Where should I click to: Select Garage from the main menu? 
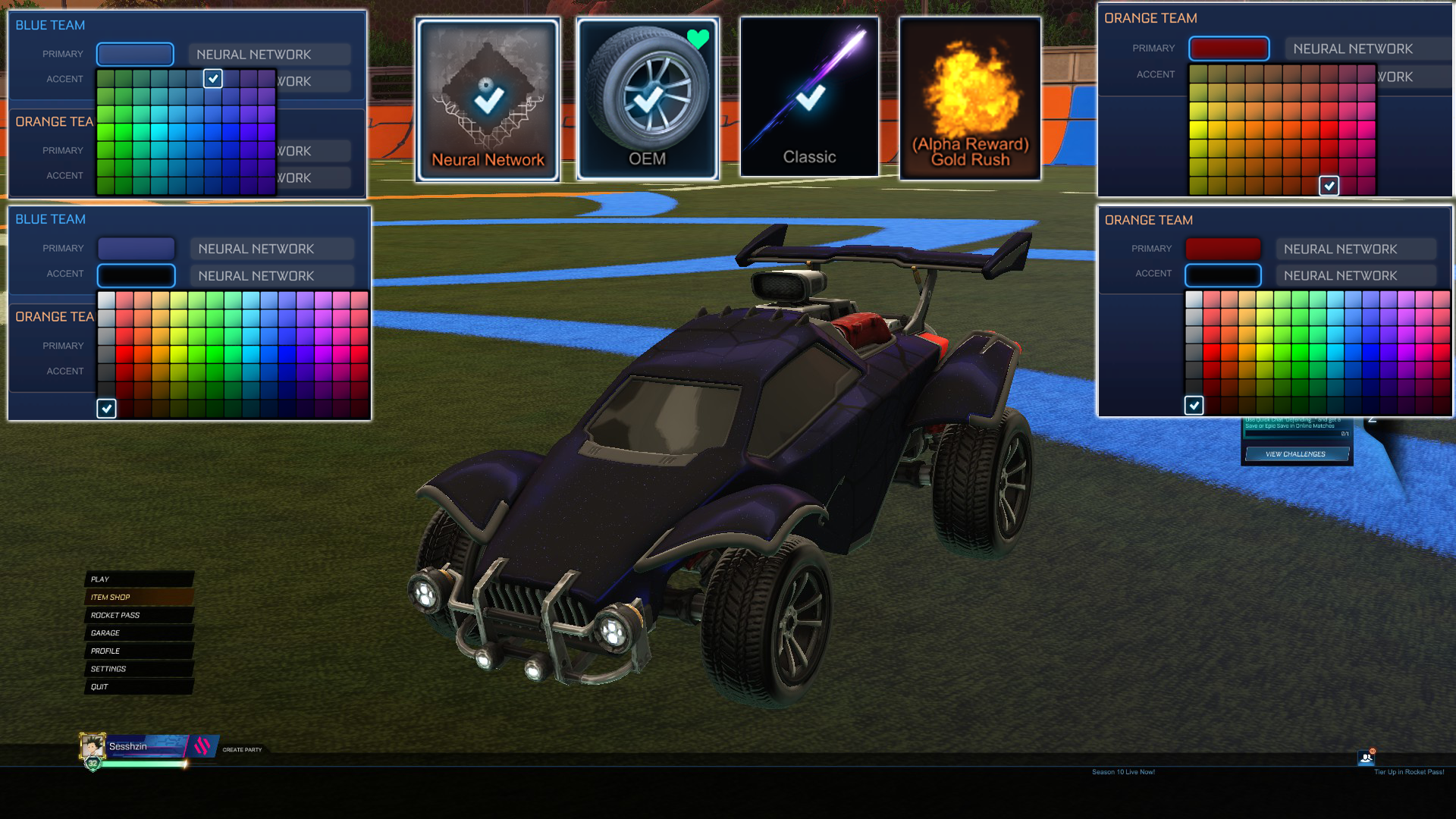coord(104,632)
